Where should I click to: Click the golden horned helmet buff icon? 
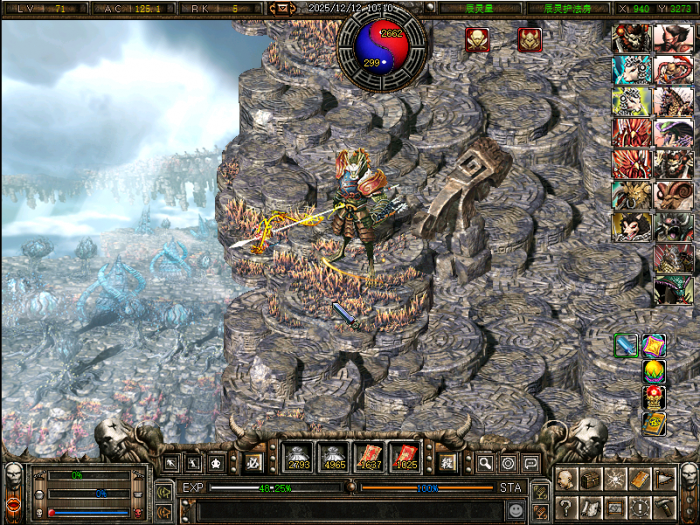pos(529,40)
